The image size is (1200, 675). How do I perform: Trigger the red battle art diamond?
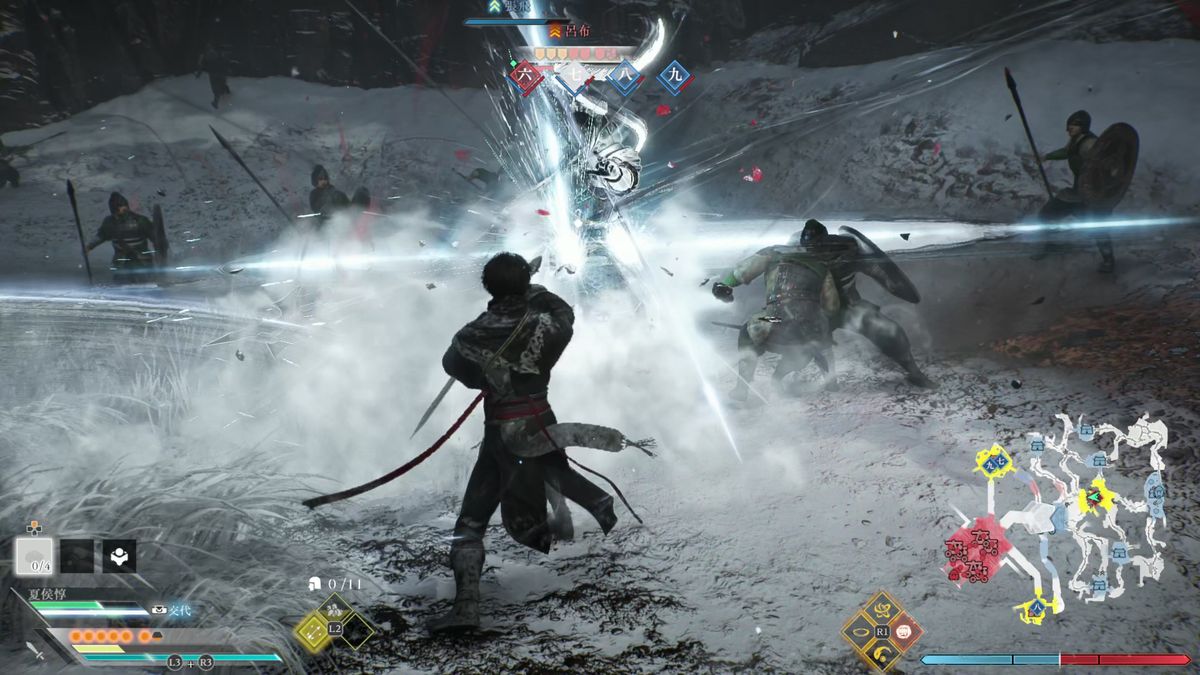(x=904, y=631)
